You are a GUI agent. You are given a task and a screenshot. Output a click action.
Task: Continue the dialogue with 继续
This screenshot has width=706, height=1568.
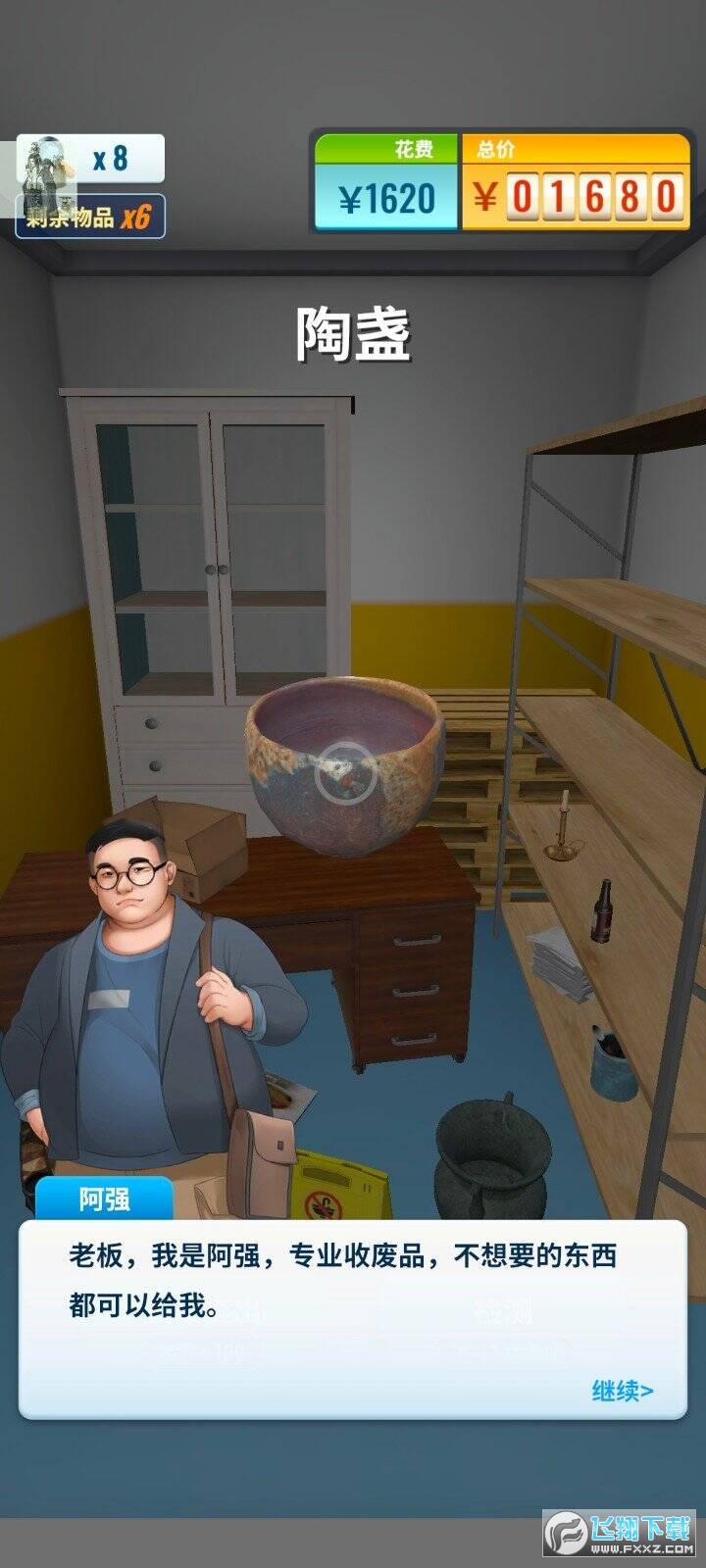622,1390
